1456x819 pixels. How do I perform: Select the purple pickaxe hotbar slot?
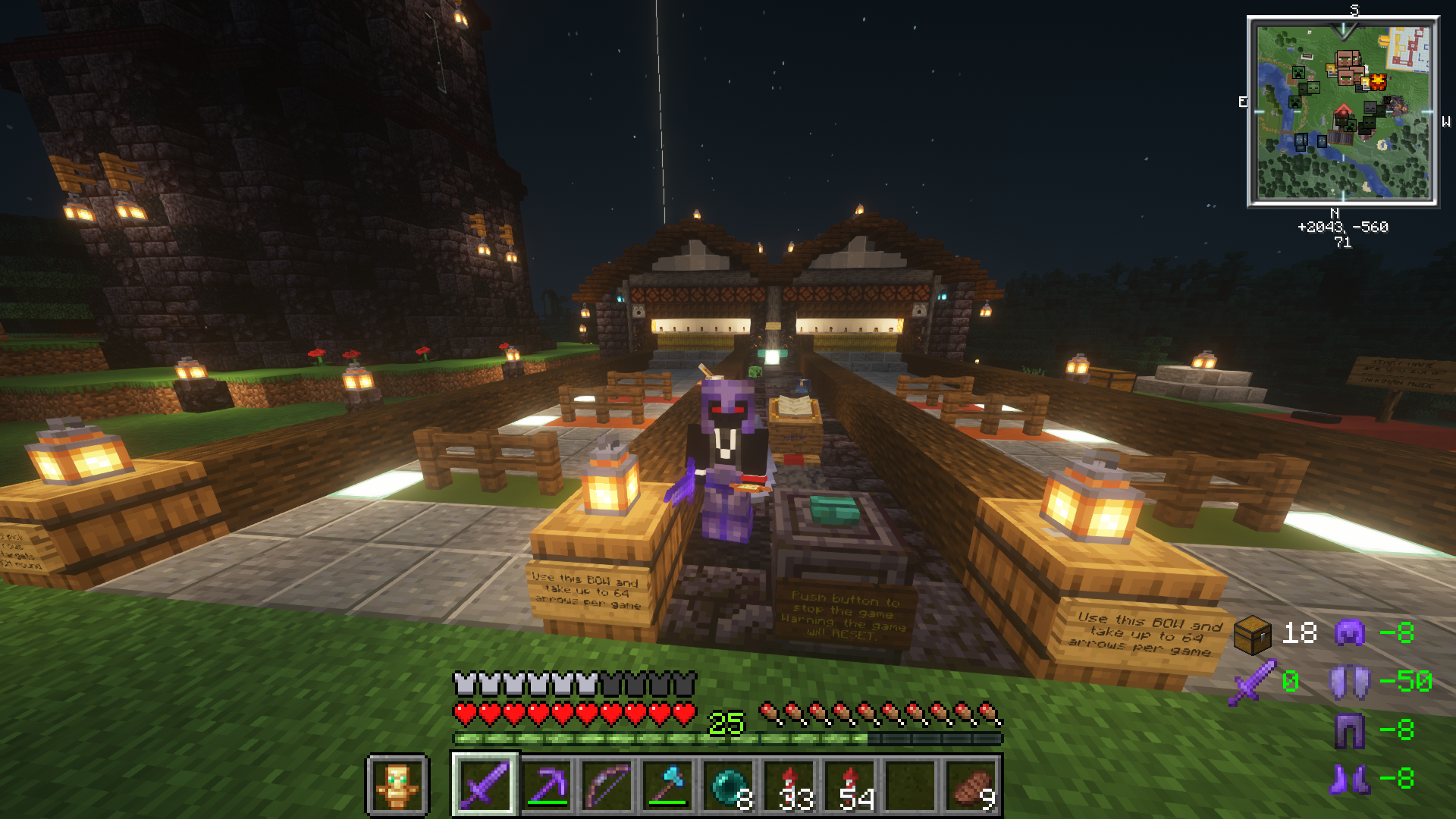[546, 785]
